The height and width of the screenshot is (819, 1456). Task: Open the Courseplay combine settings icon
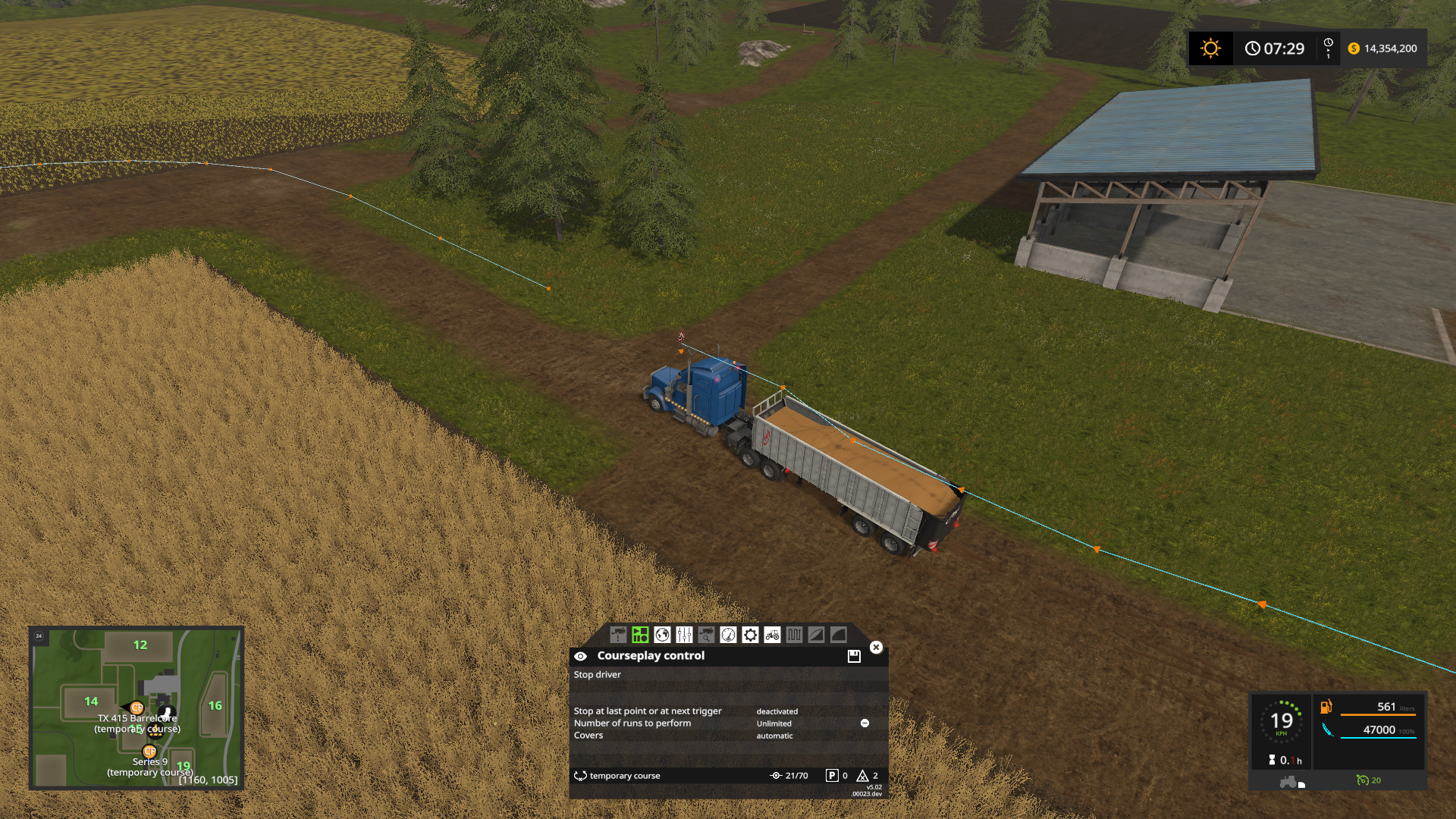click(618, 636)
